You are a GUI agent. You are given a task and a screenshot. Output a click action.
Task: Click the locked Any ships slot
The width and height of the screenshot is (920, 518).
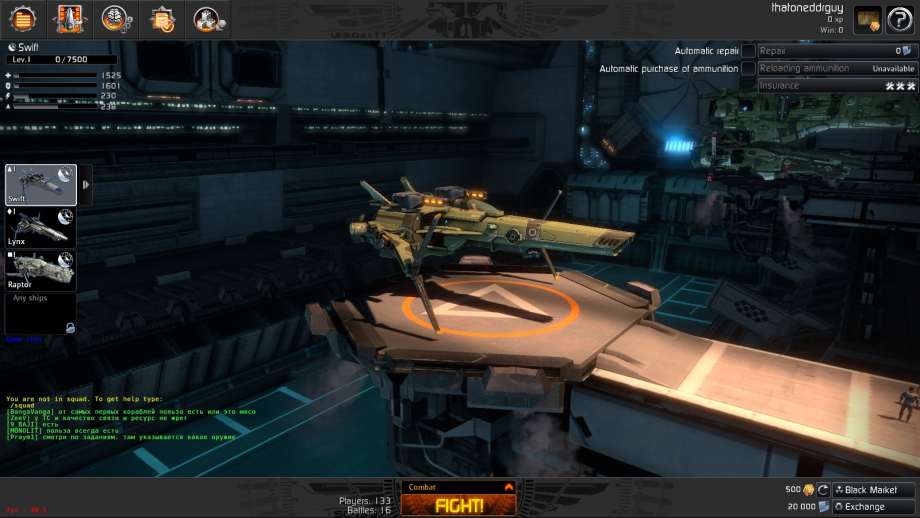point(41,312)
